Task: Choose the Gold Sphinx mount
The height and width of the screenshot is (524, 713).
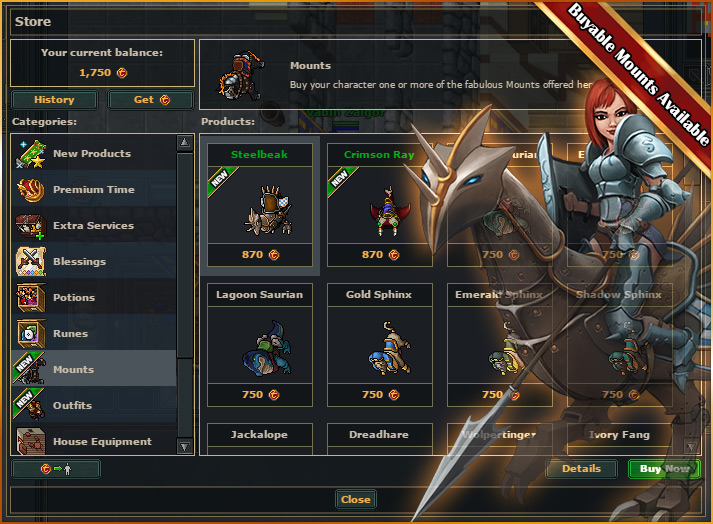Action: [379, 347]
